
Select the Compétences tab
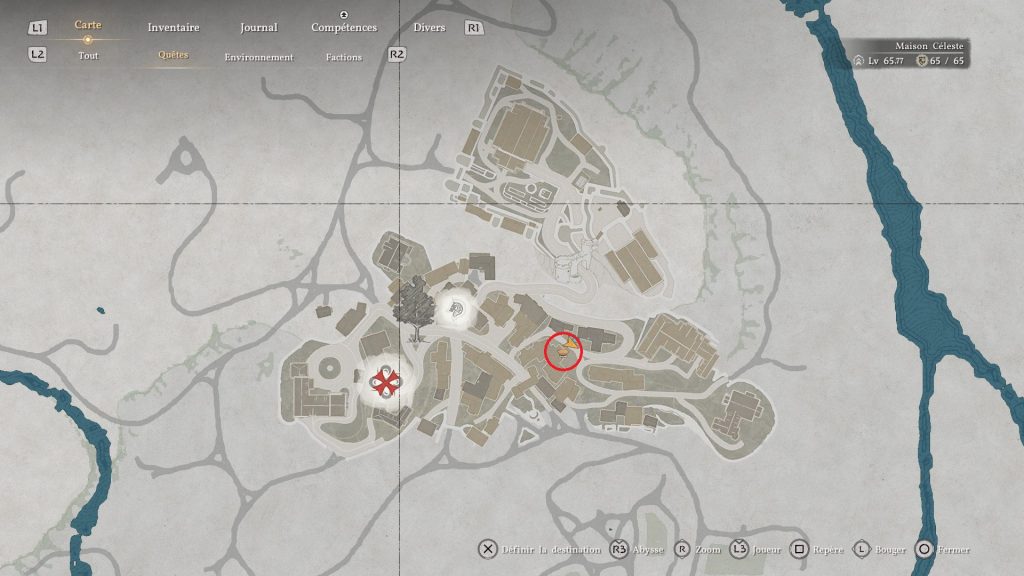pyautogui.click(x=344, y=28)
